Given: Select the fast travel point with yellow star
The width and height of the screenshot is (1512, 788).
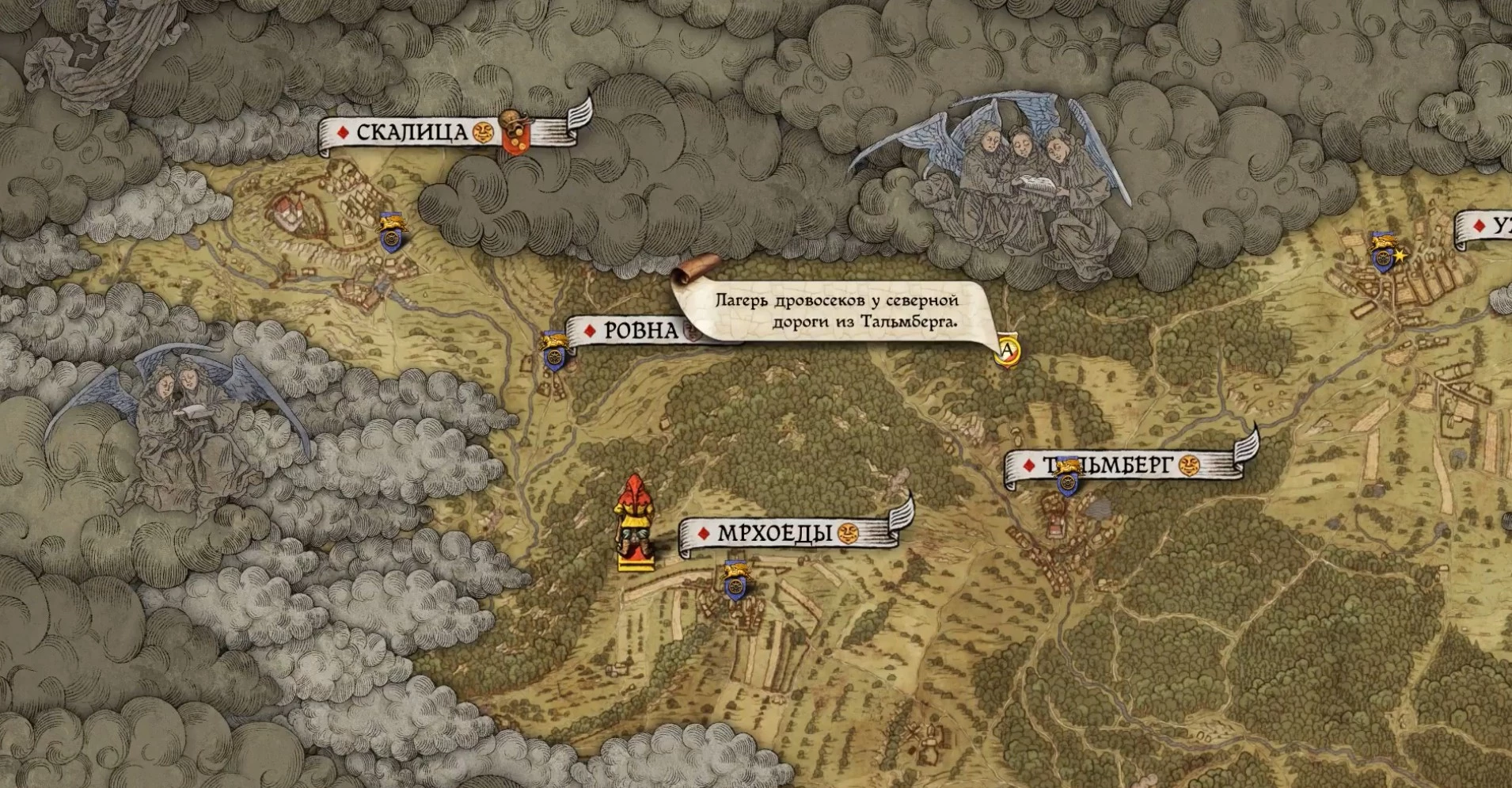Looking at the screenshot, I should pyautogui.click(x=1384, y=253).
